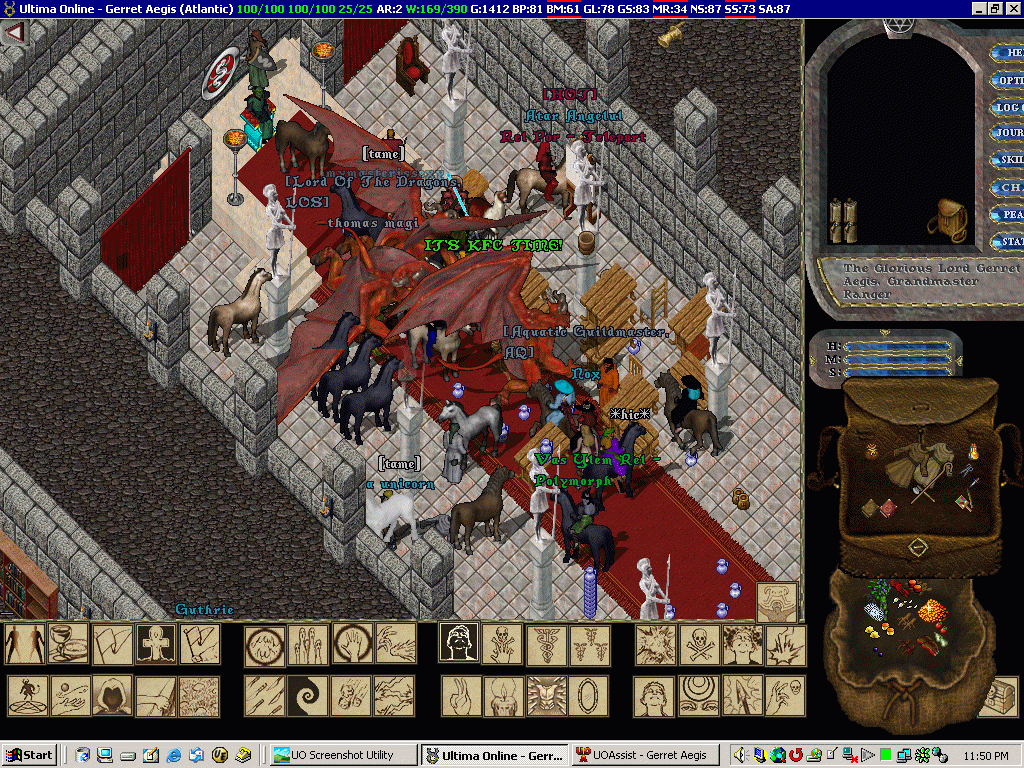Click the twin scrolls in the paperdoll
This screenshot has height=768, width=1024.
(844, 218)
